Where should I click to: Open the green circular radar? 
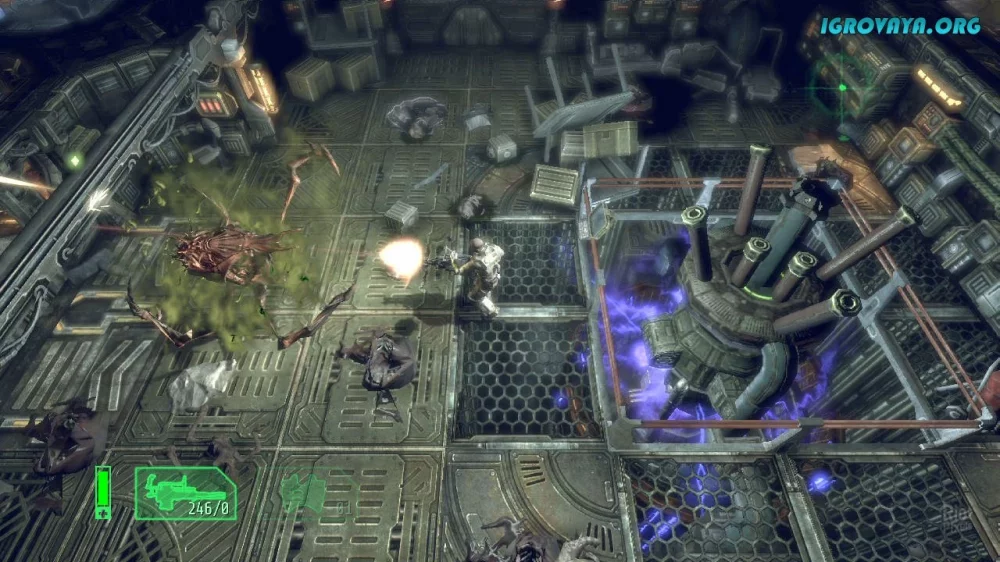842,86
